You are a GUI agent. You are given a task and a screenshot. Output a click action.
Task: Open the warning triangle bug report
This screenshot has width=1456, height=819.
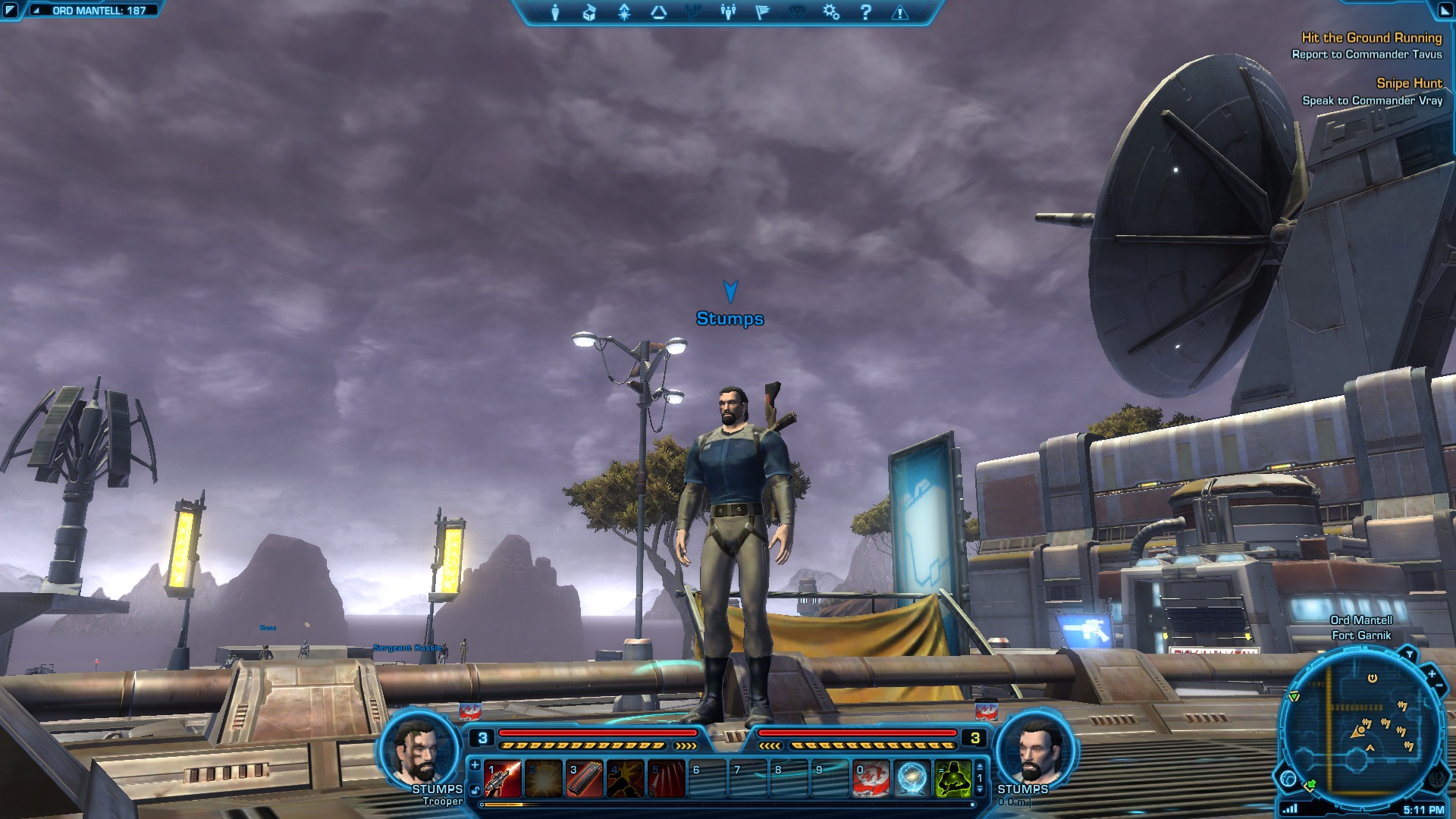(900, 12)
